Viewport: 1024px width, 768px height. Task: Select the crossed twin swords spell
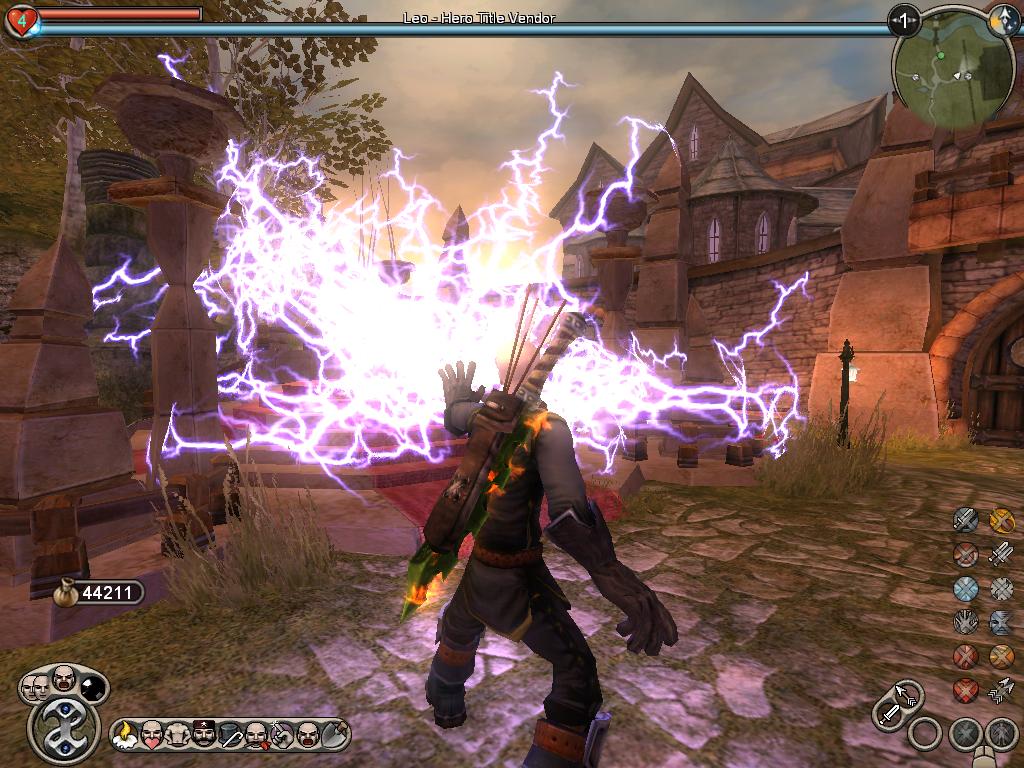click(1001, 553)
